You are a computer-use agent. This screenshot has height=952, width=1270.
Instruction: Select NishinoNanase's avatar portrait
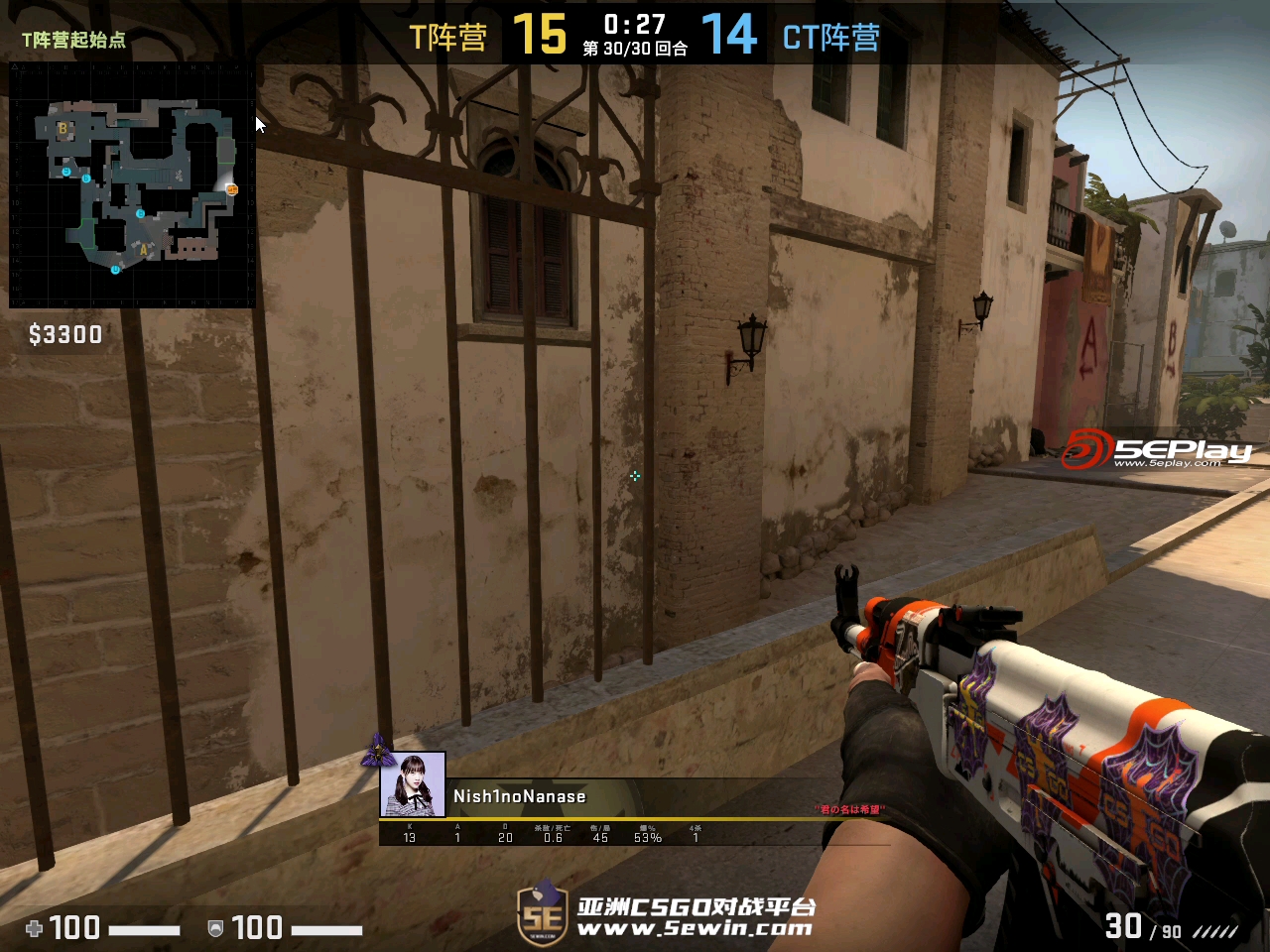413,784
